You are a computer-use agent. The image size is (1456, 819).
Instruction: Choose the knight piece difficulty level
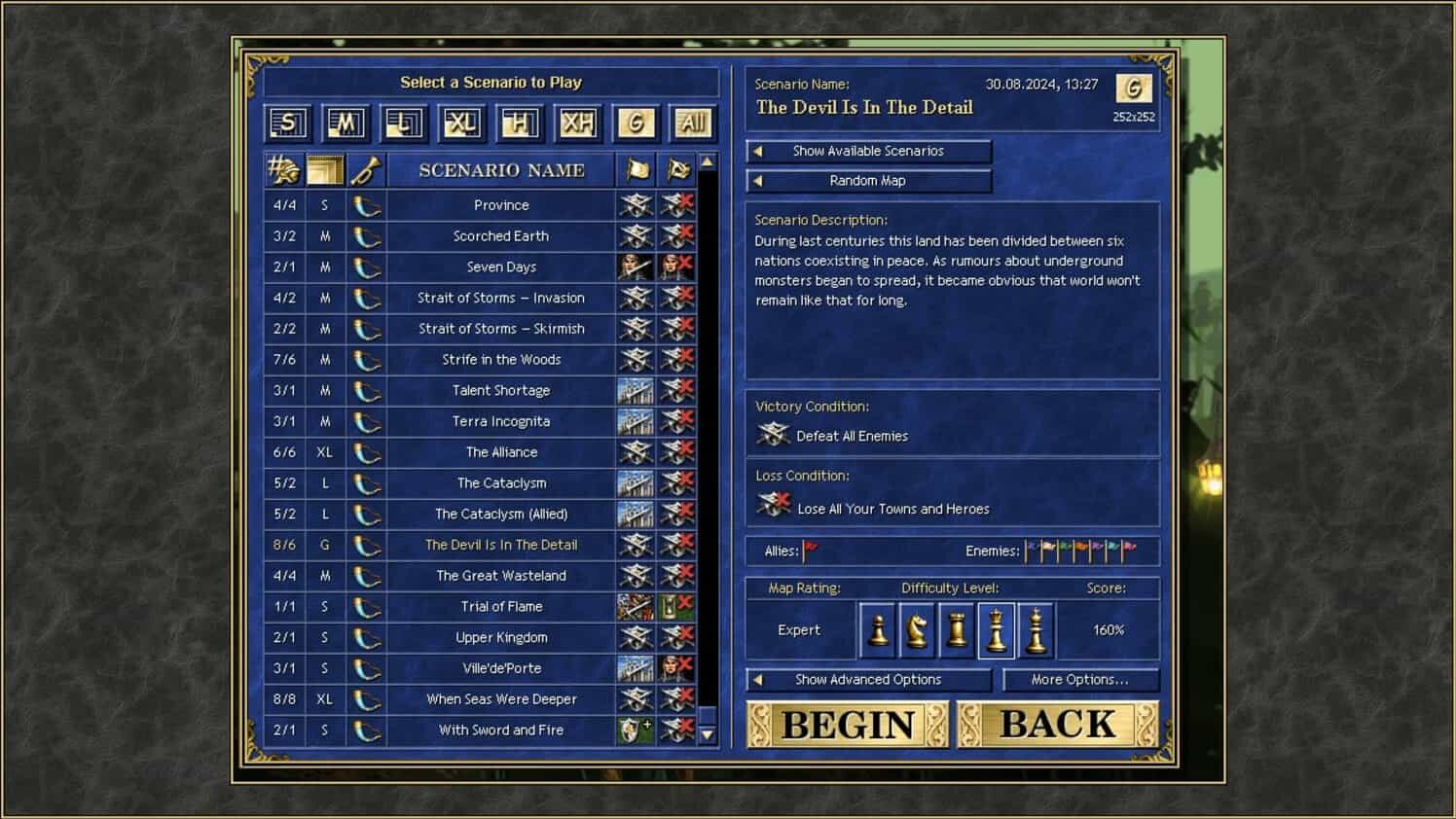pos(918,629)
